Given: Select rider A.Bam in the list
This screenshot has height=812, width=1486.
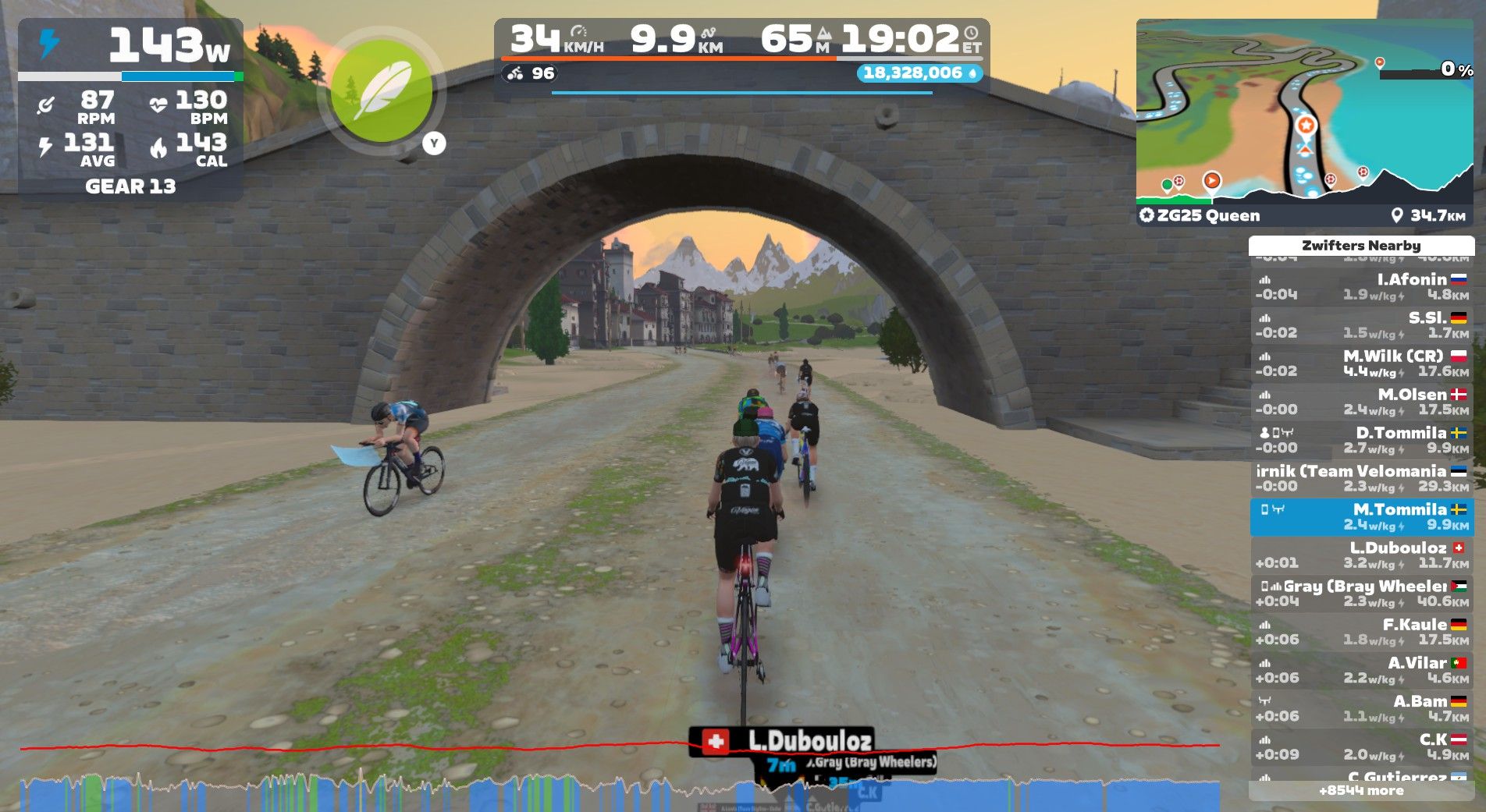Looking at the screenshot, I should click(x=1361, y=708).
